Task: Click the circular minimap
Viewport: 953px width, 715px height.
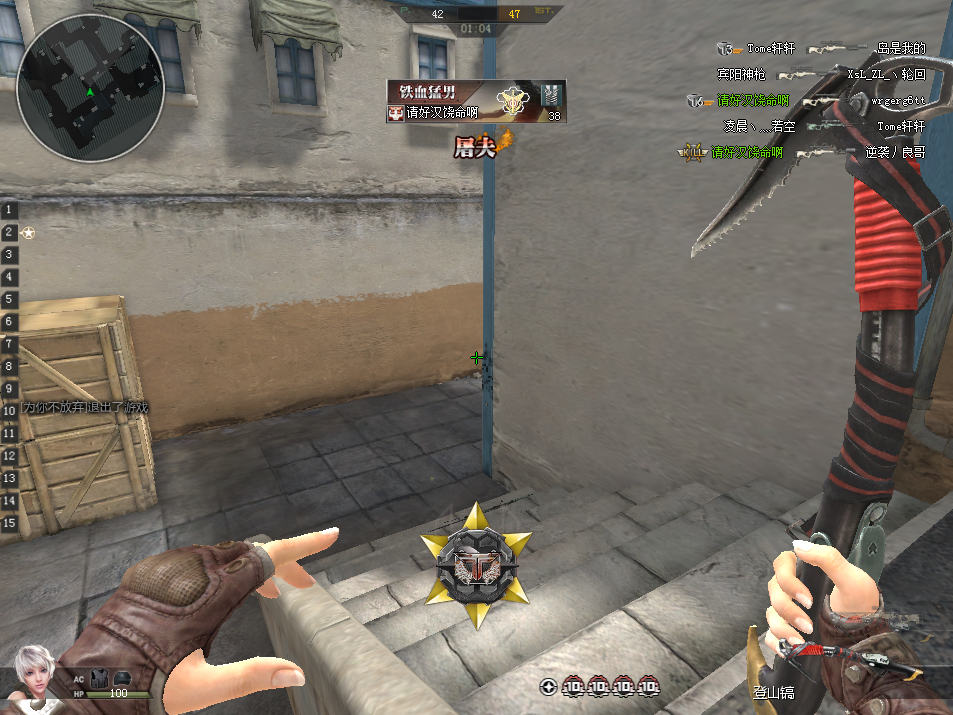Action: (x=90, y=88)
